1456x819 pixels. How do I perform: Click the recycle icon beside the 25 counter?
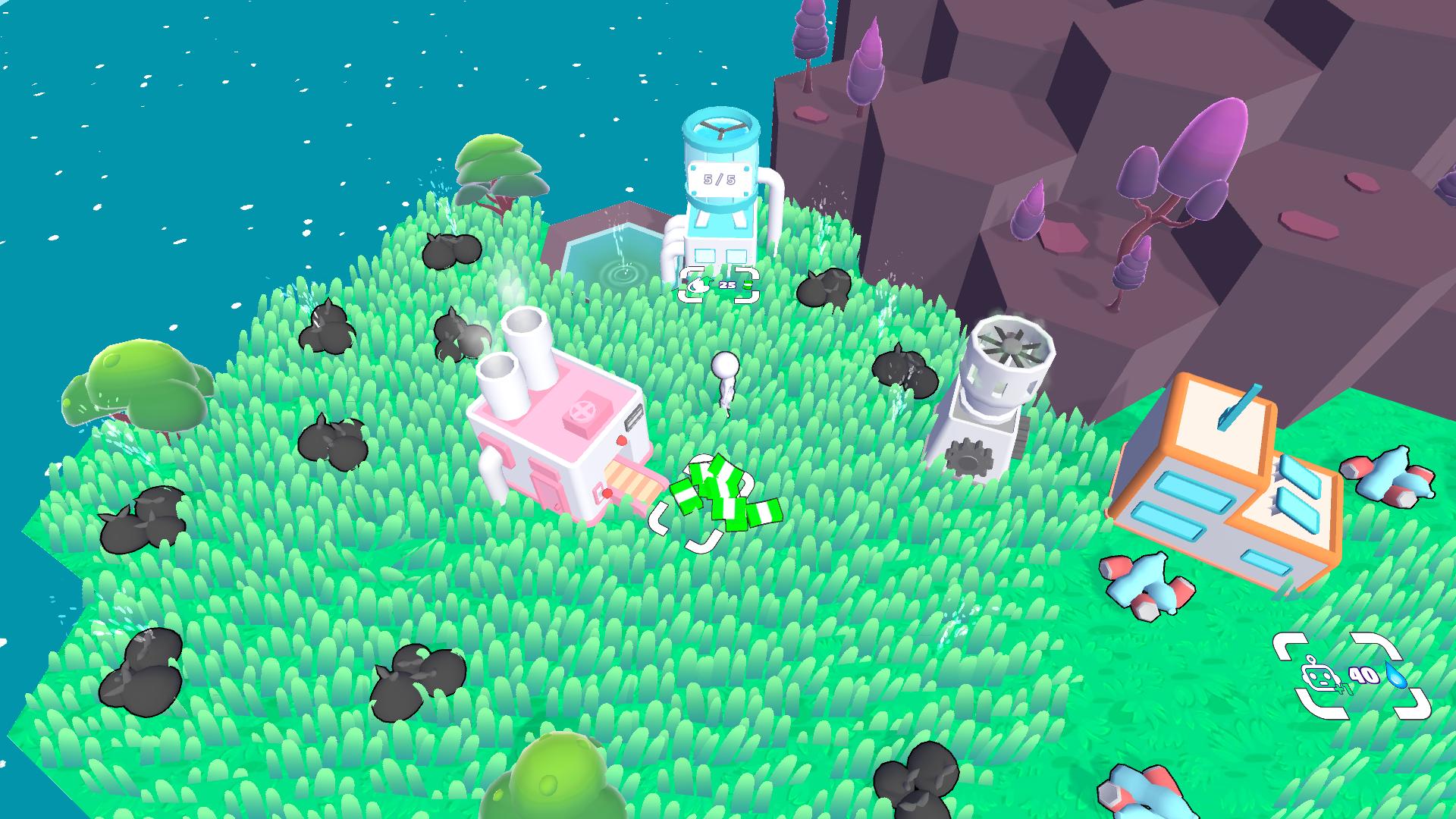(x=698, y=284)
